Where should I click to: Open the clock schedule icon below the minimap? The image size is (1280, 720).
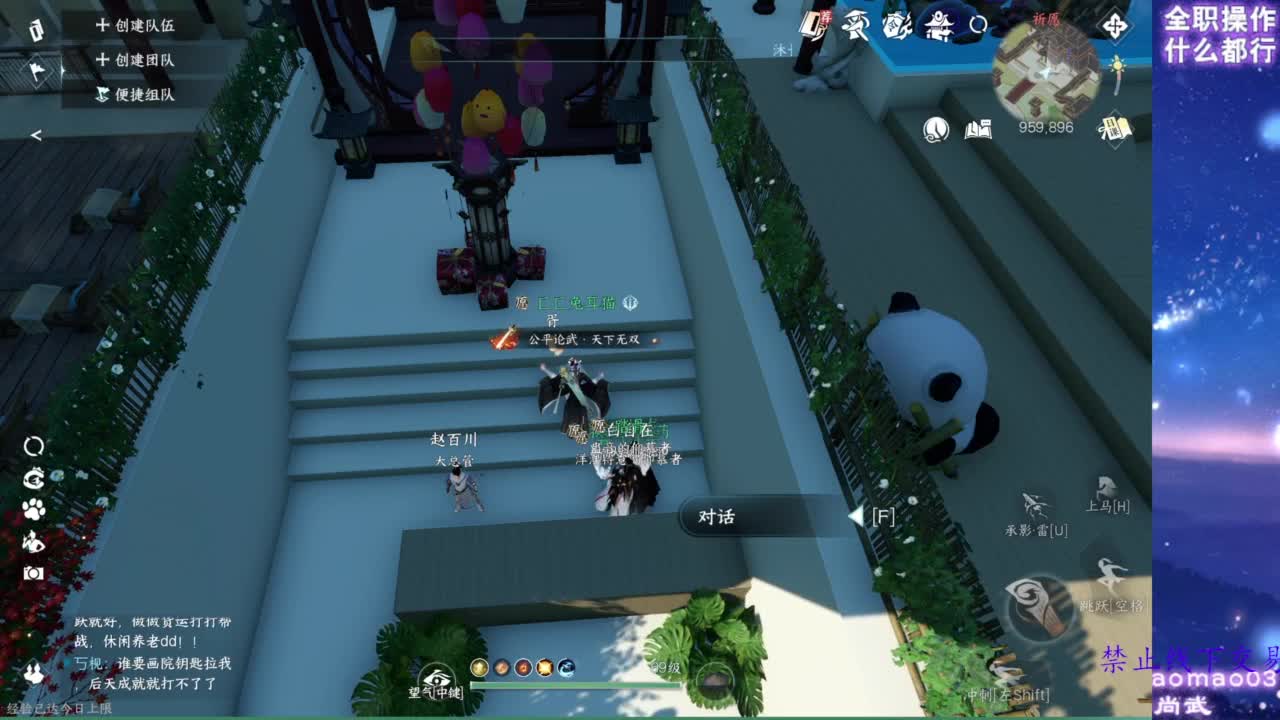click(935, 128)
